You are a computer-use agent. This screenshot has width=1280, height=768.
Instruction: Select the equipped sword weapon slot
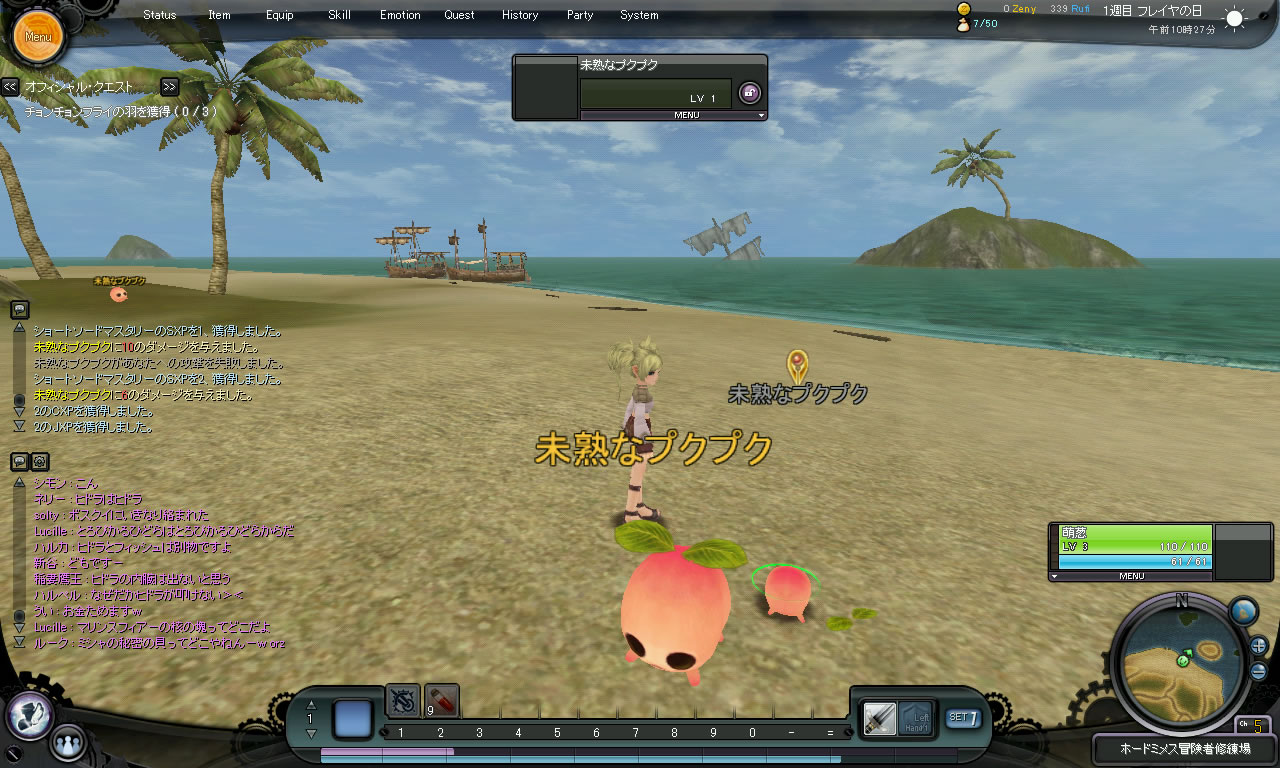[x=880, y=717]
